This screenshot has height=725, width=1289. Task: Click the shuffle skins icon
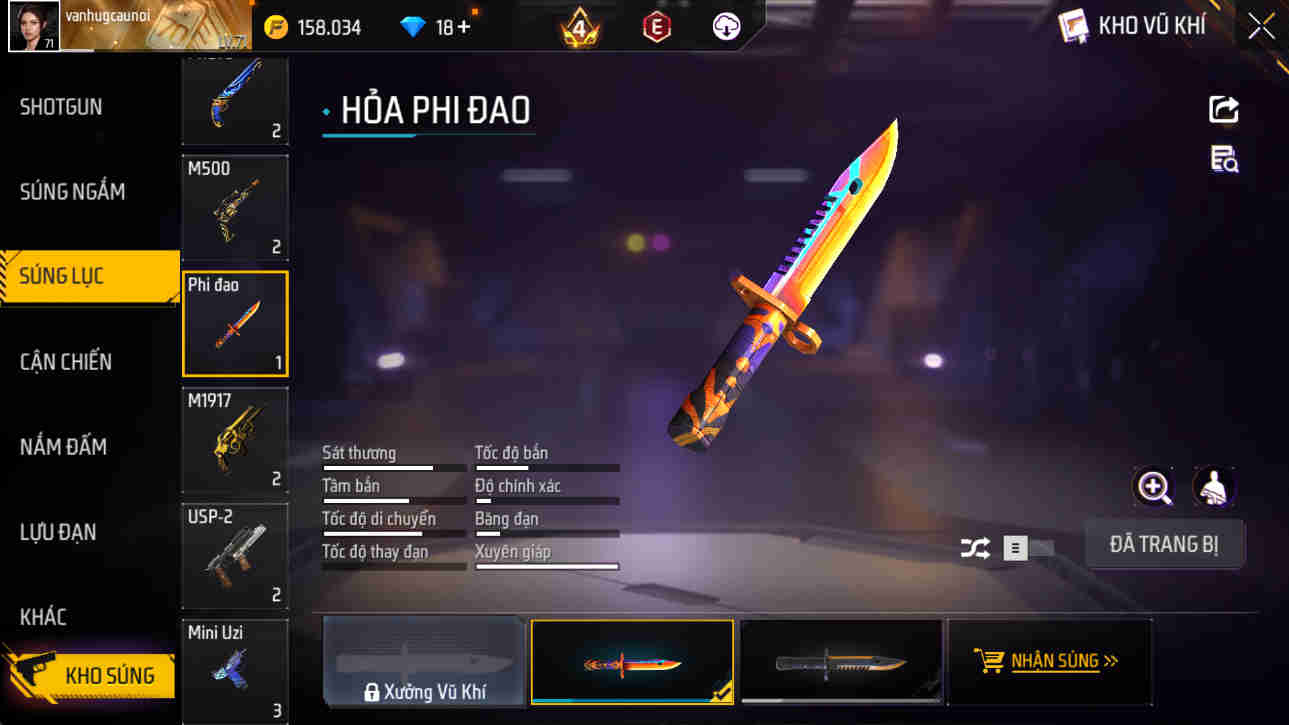(x=974, y=548)
